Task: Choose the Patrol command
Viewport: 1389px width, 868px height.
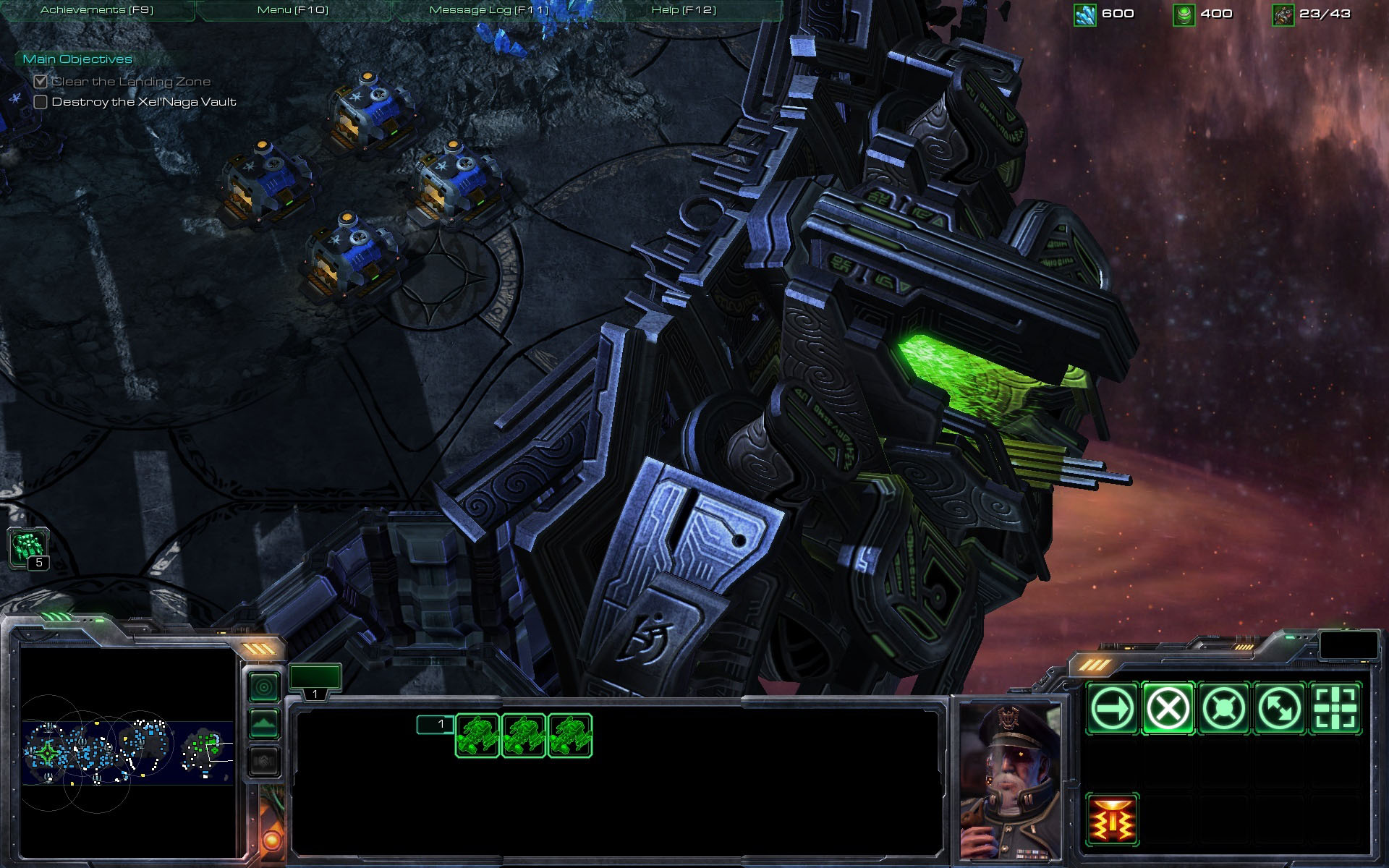Action: pos(1279,708)
